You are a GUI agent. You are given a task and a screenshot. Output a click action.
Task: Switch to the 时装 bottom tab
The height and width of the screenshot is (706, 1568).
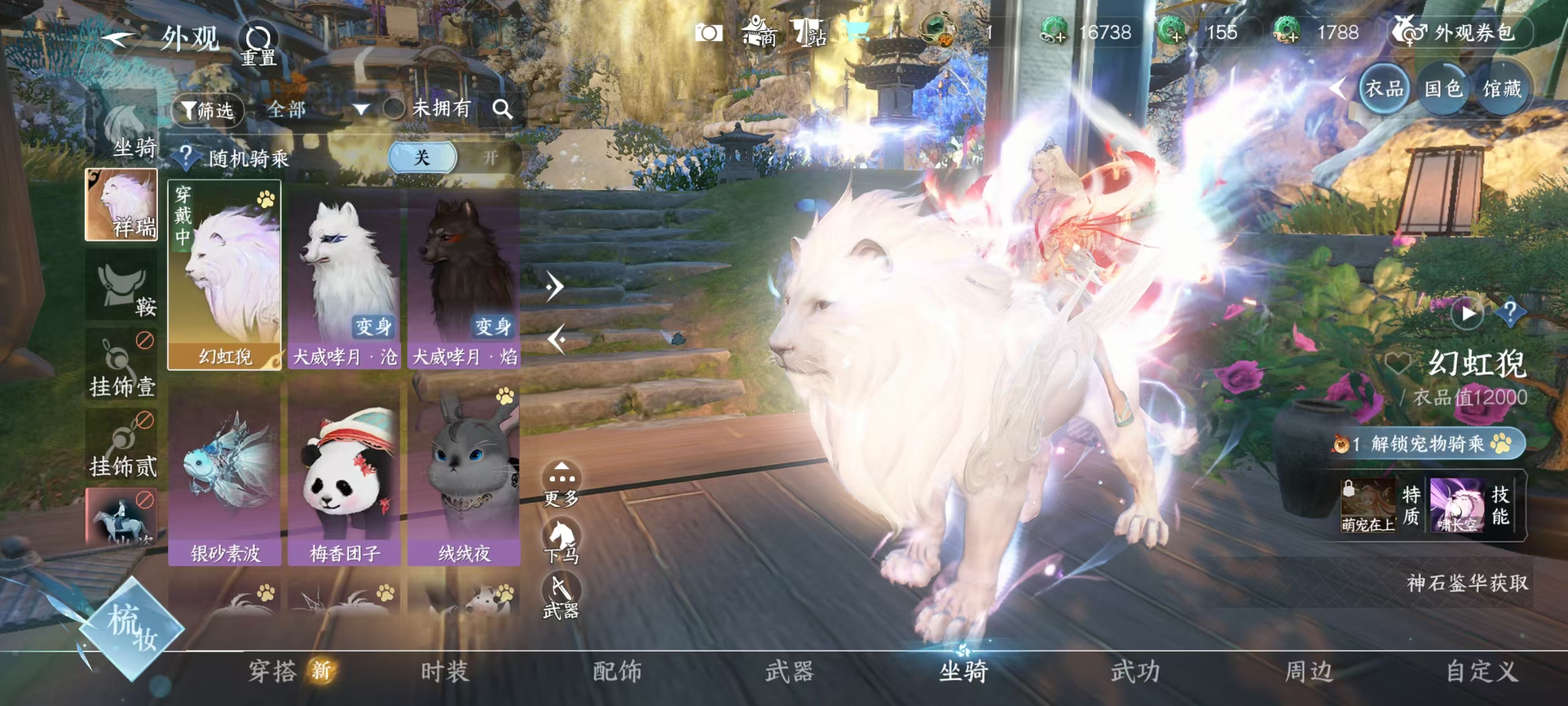pos(445,671)
